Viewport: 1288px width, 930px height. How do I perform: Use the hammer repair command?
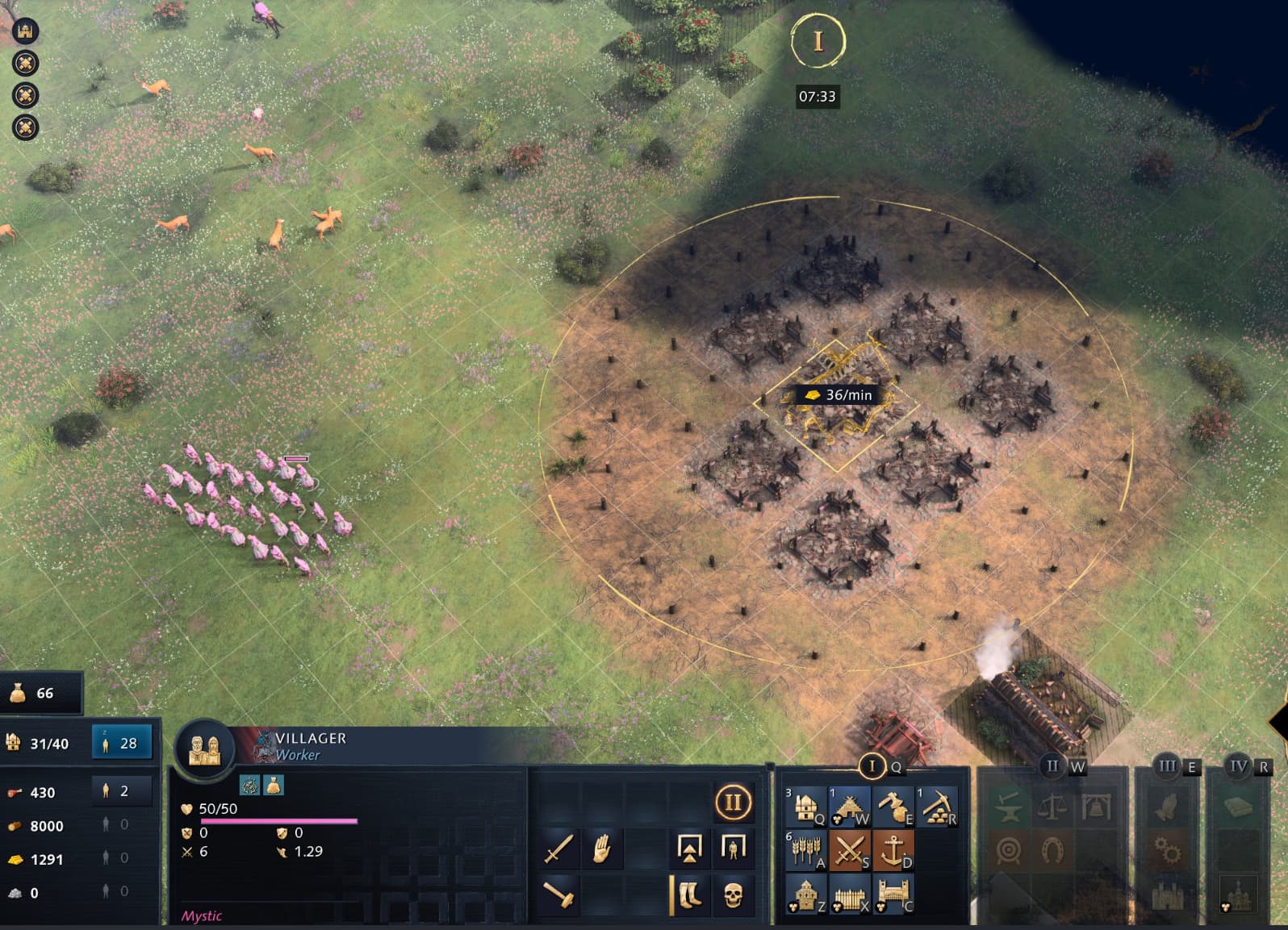(x=558, y=894)
